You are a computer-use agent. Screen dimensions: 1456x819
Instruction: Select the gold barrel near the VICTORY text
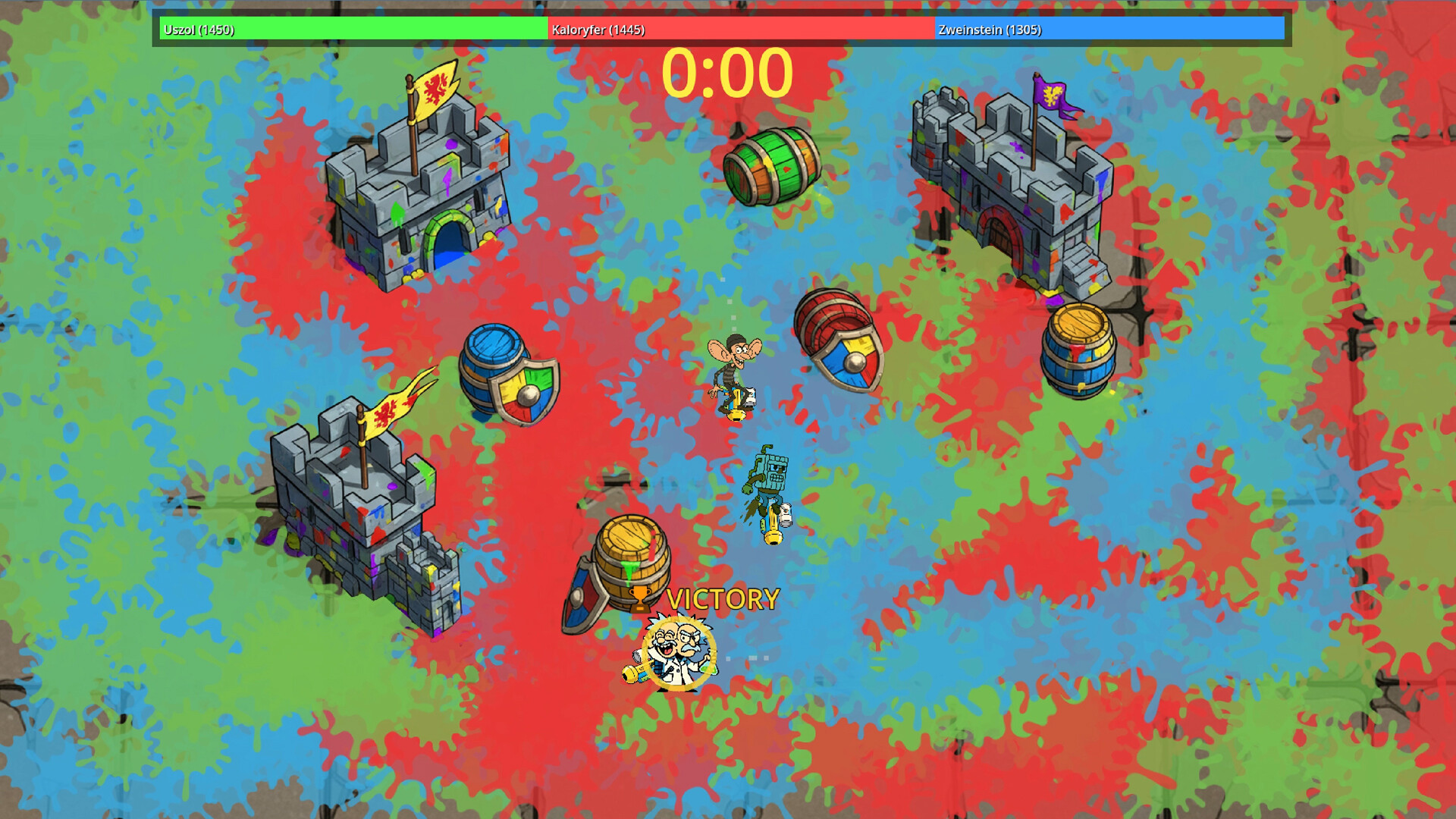(x=632, y=554)
